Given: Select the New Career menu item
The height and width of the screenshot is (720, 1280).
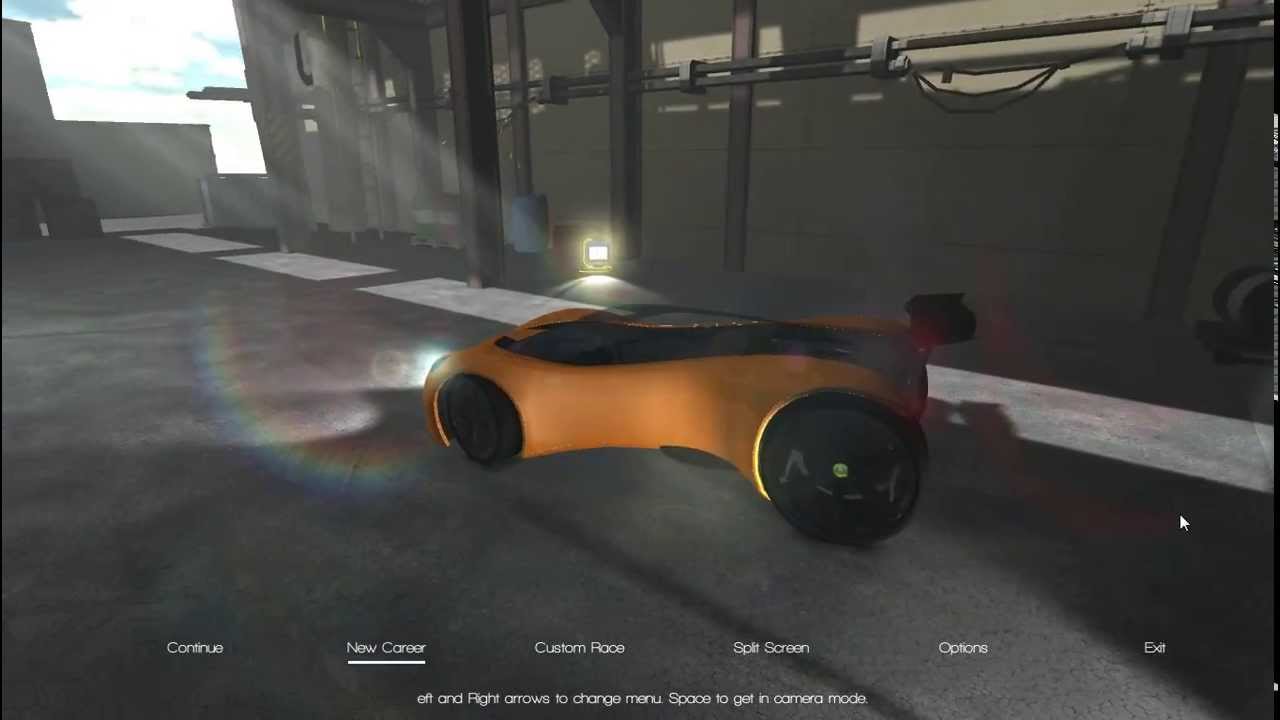Looking at the screenshot, I should pyautogui.click(x=386, y=647).
